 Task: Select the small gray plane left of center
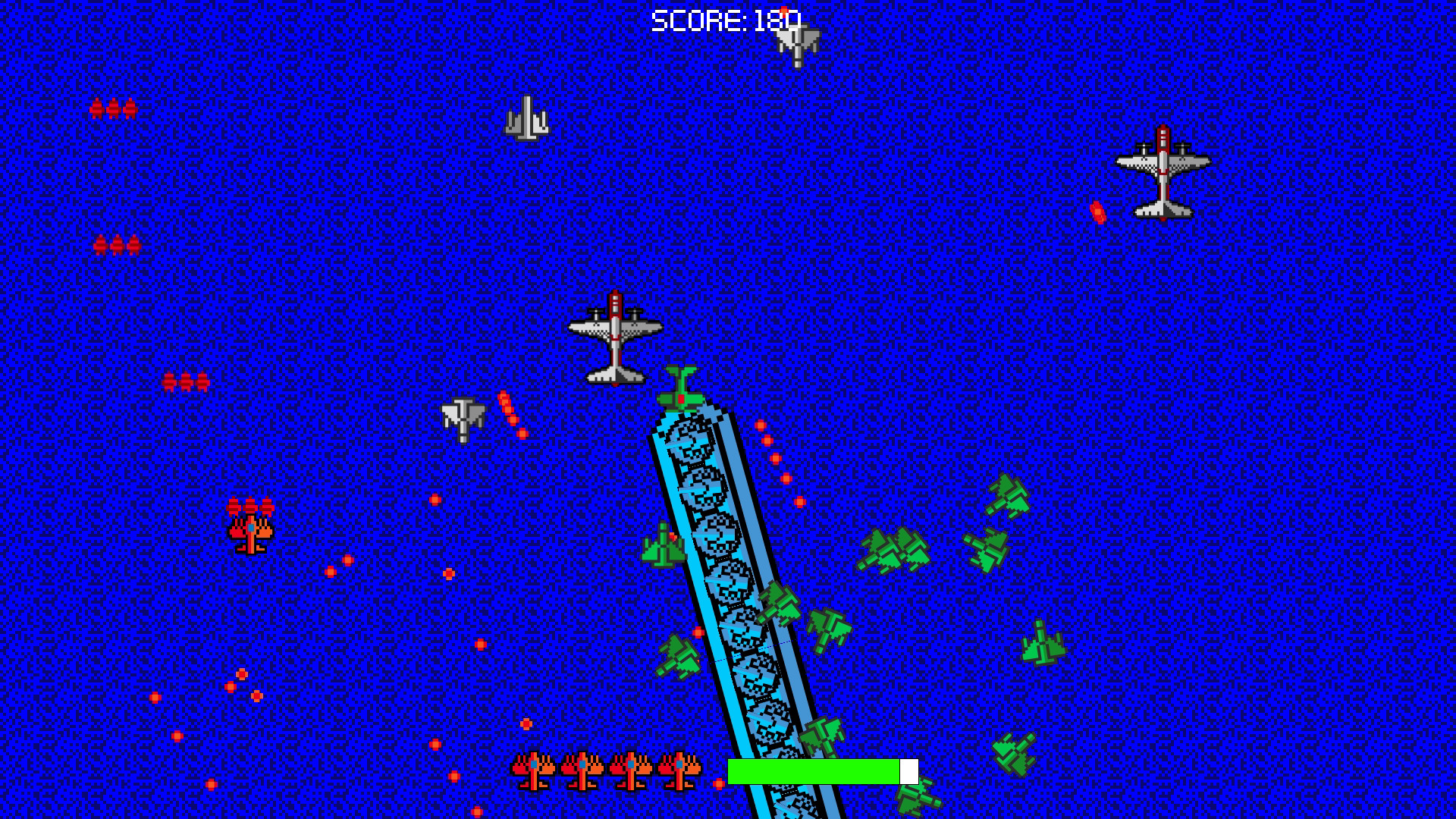[x=463, y=417]
